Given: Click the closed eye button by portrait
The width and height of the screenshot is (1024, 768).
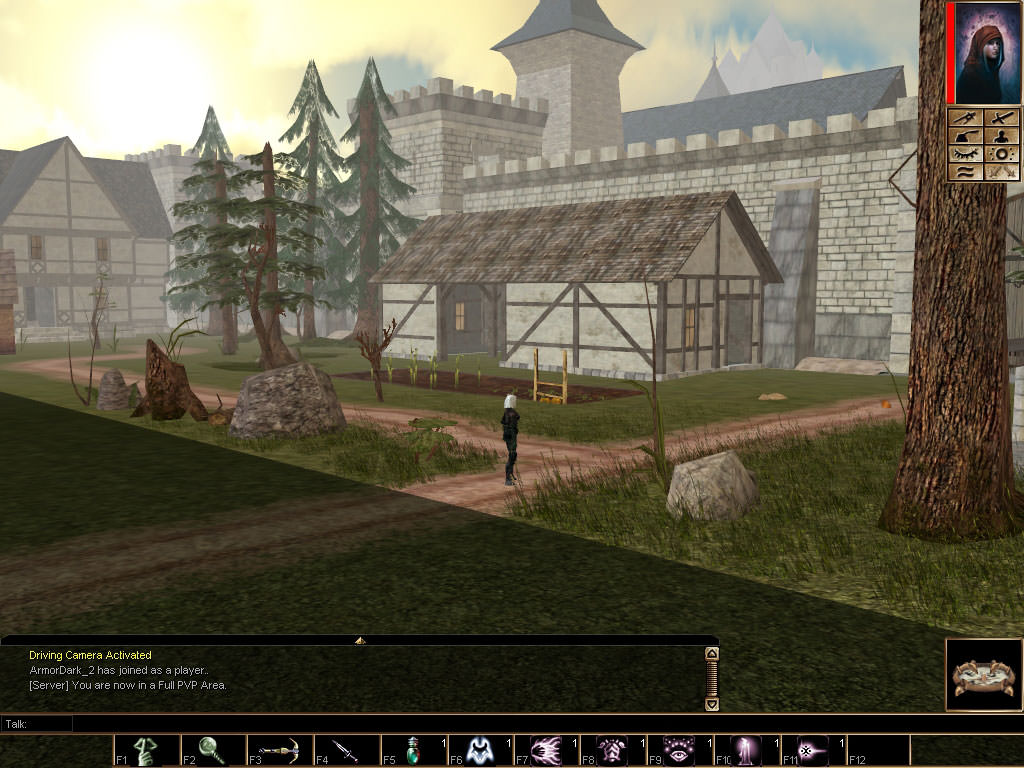Looking at the screenshot, I should [966, 154].
